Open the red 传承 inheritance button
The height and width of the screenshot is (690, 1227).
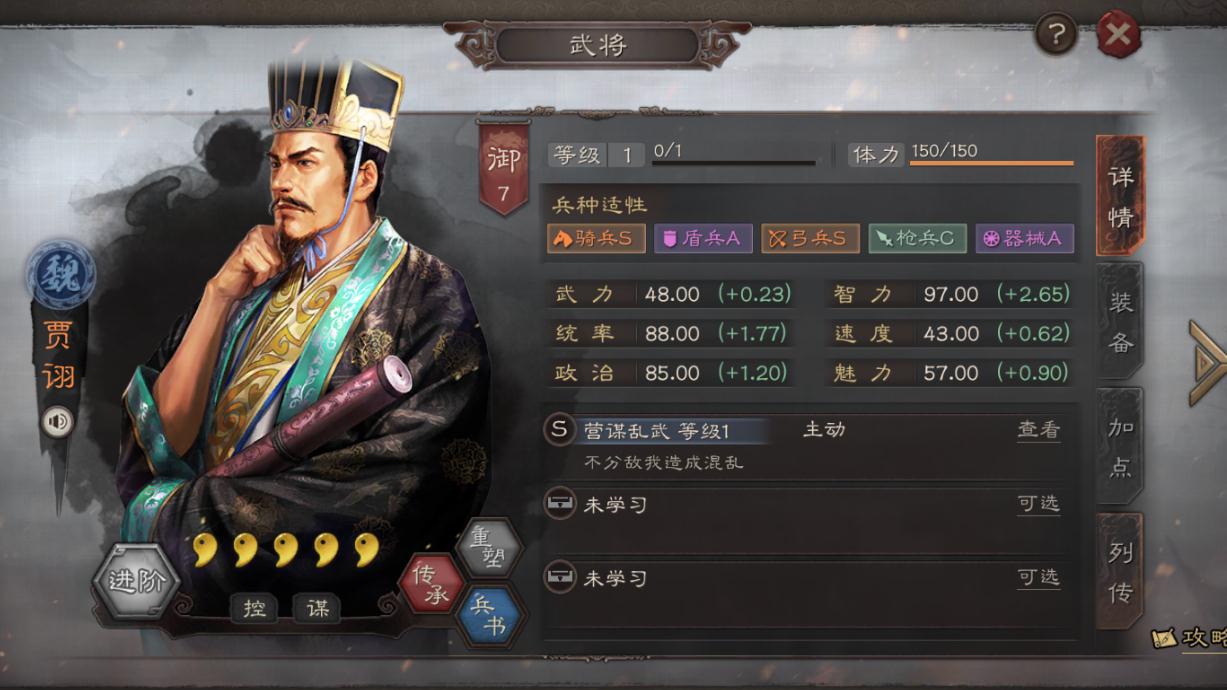pyautogui.click(x=432, y=583)
